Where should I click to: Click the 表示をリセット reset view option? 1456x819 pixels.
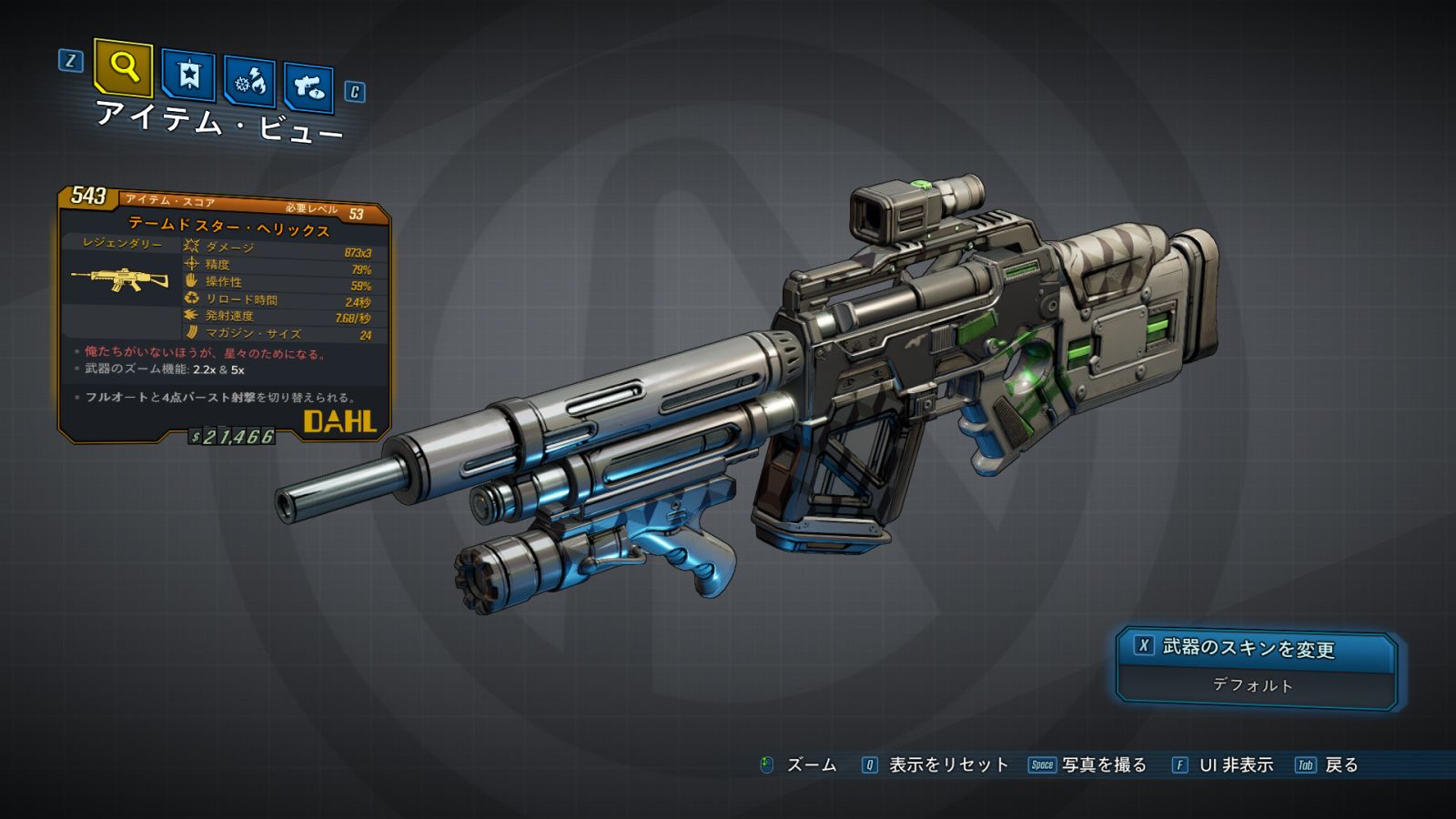click(947, 765)
